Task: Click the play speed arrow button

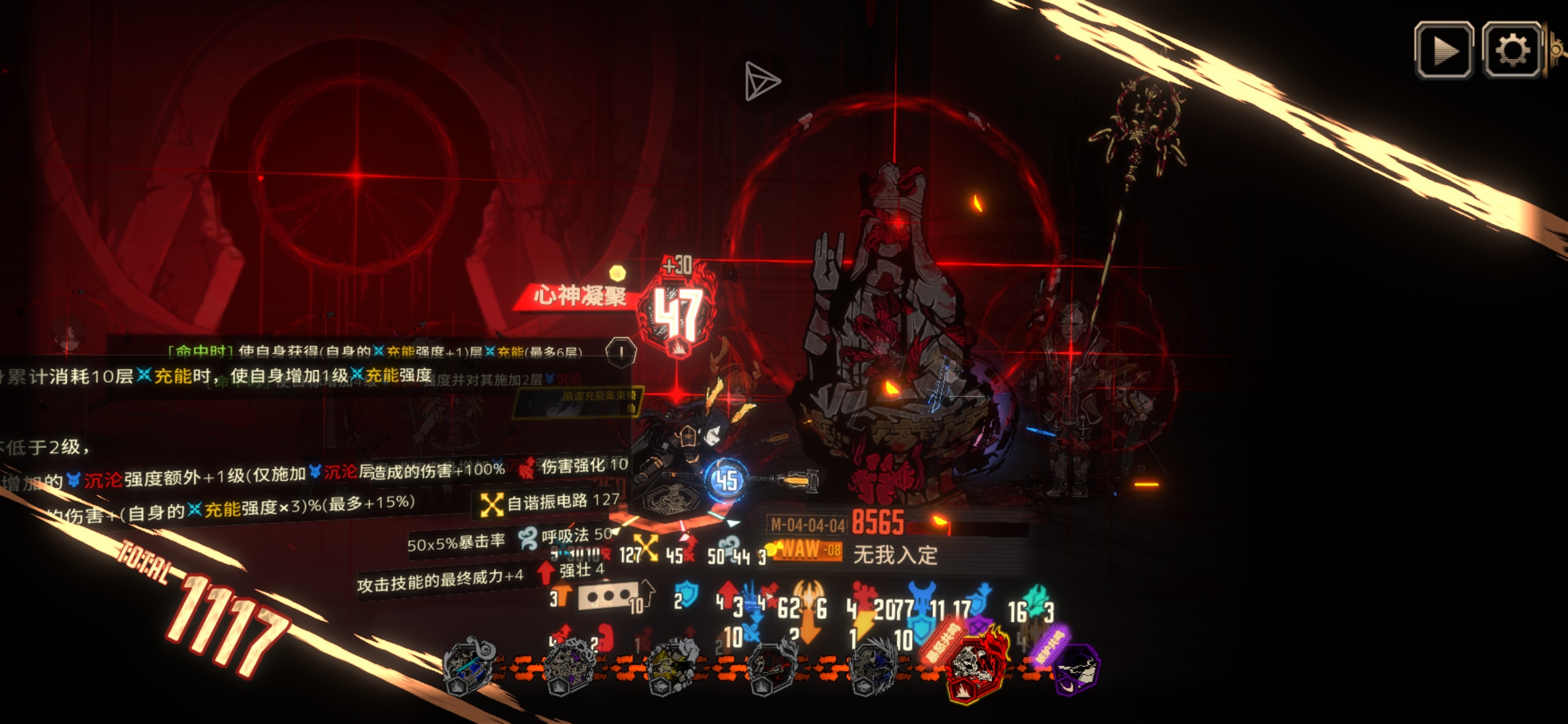Action: click(x=1443, y=50)
